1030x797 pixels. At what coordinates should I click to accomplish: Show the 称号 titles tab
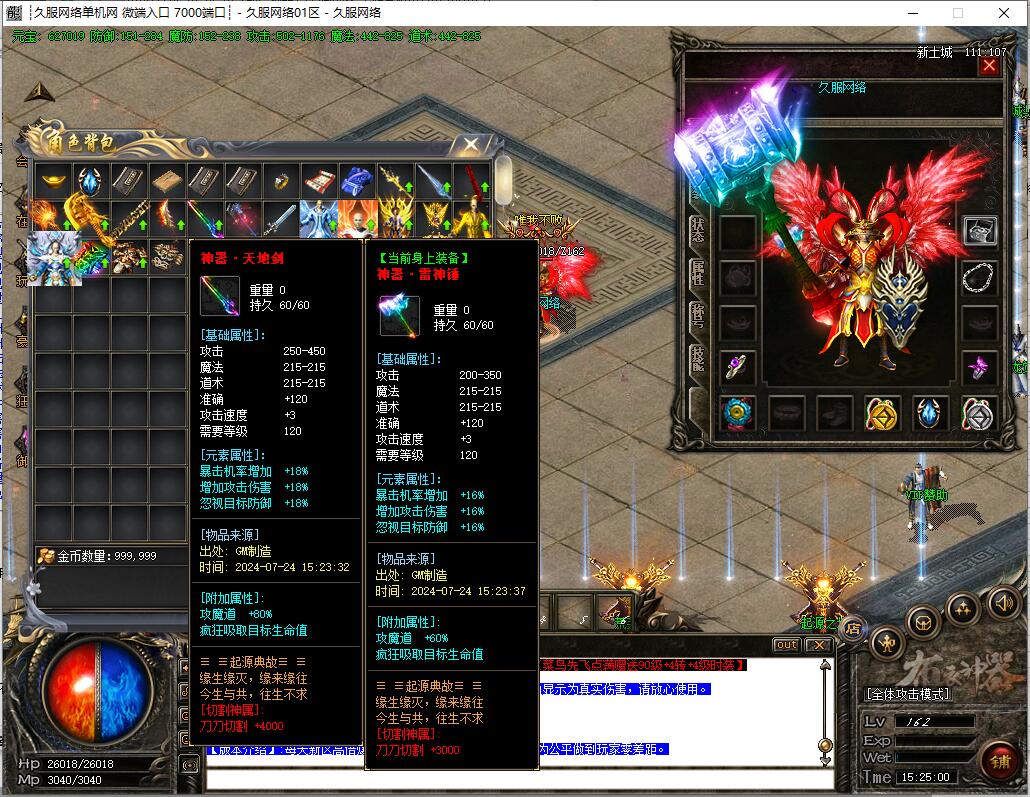click(698, 316)
